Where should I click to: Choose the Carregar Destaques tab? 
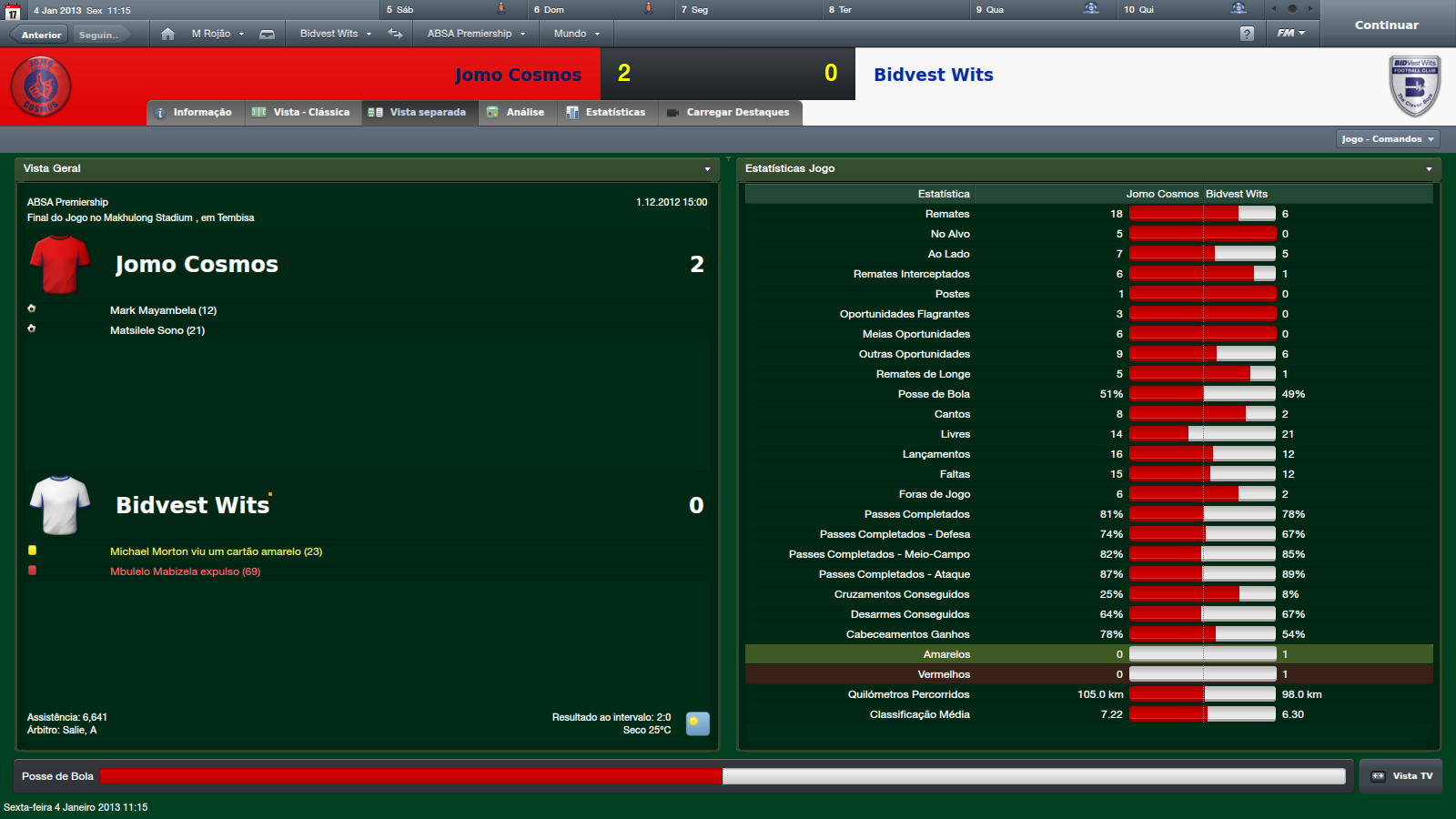pyautogui.click(x=729, y=113)
